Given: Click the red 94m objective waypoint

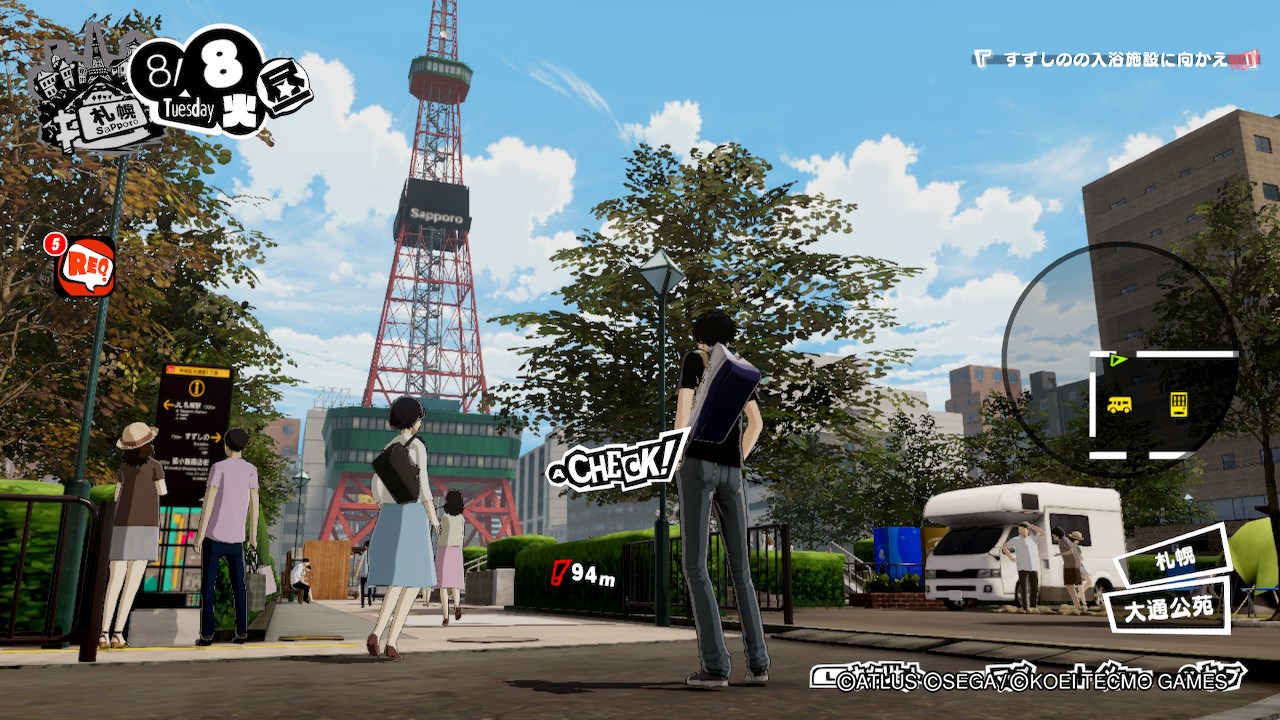Looking at the screenshot, I should tap(585, 574).
